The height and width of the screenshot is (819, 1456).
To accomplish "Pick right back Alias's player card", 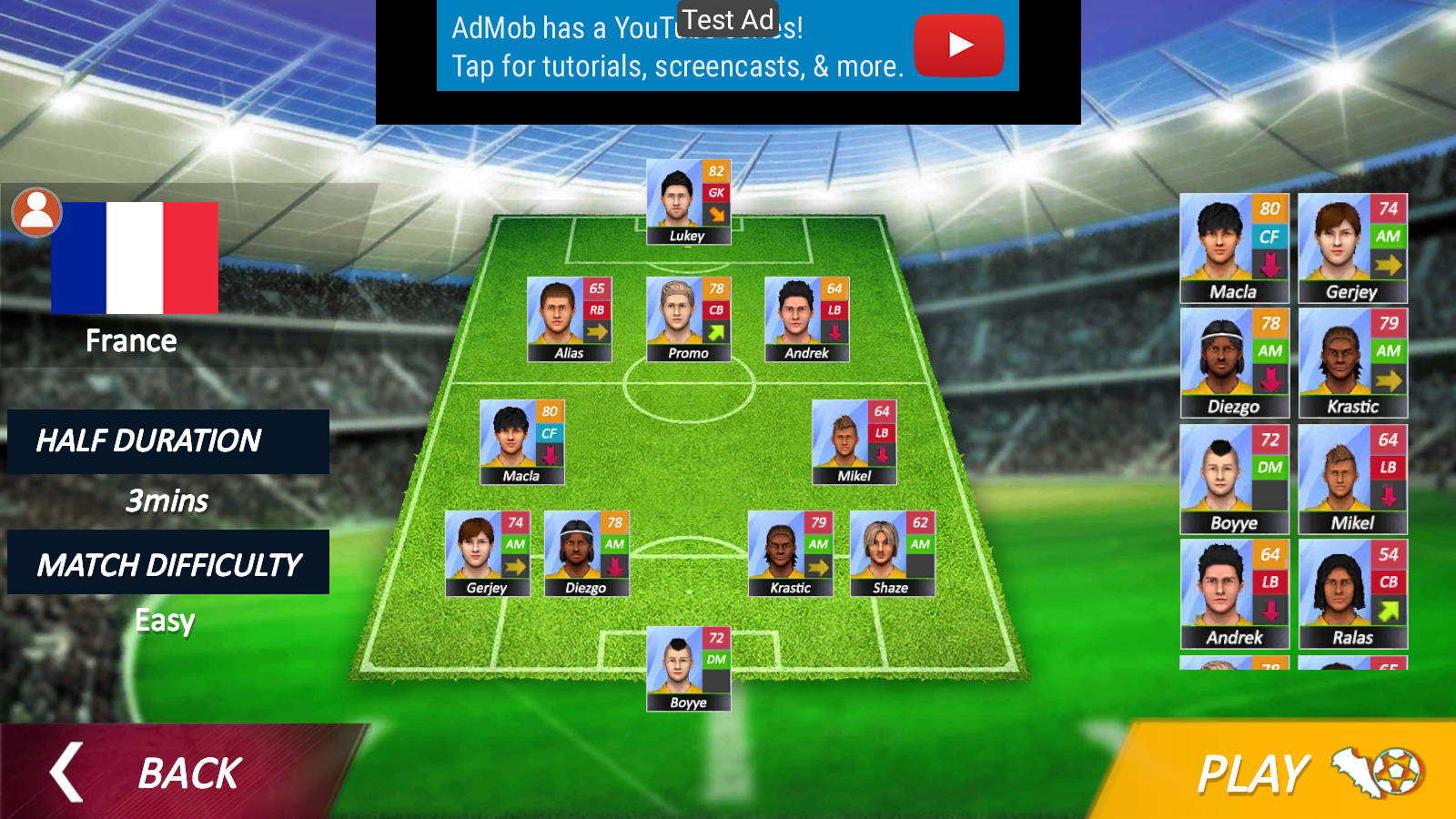I will 569,319.
